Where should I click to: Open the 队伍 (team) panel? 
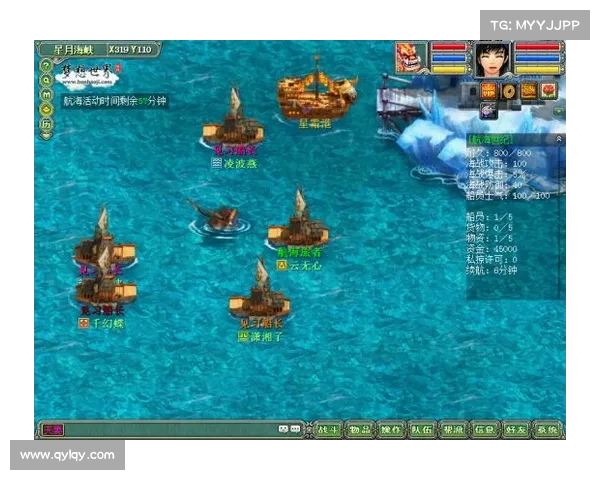422,430
